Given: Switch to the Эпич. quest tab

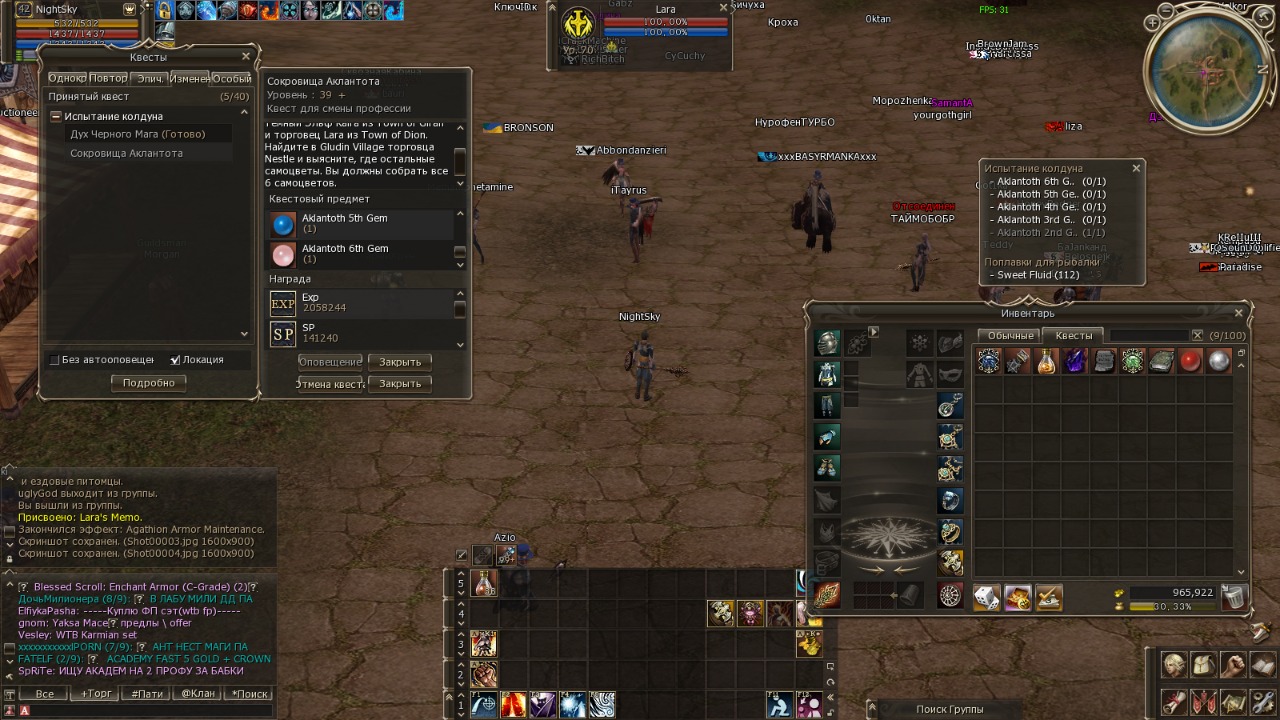Looking at the screenshot, I should click(150, 78).
